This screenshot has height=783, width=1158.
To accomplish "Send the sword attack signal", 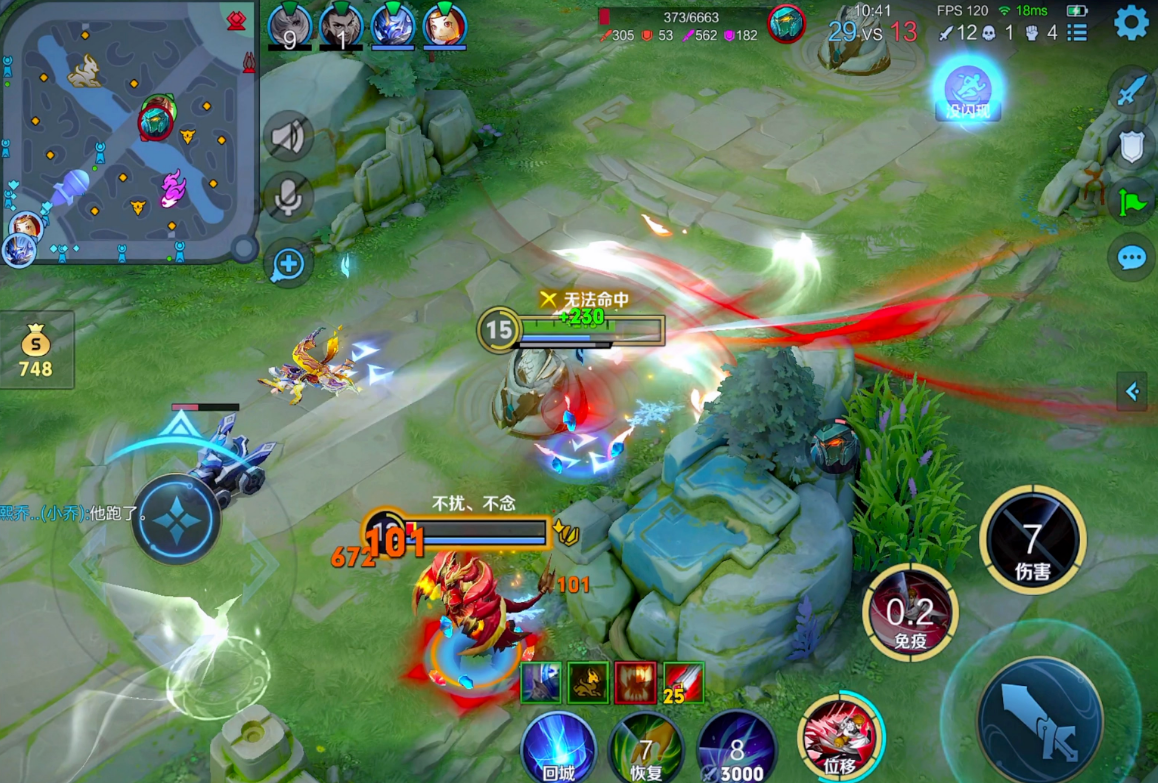I will (1131, 93).
